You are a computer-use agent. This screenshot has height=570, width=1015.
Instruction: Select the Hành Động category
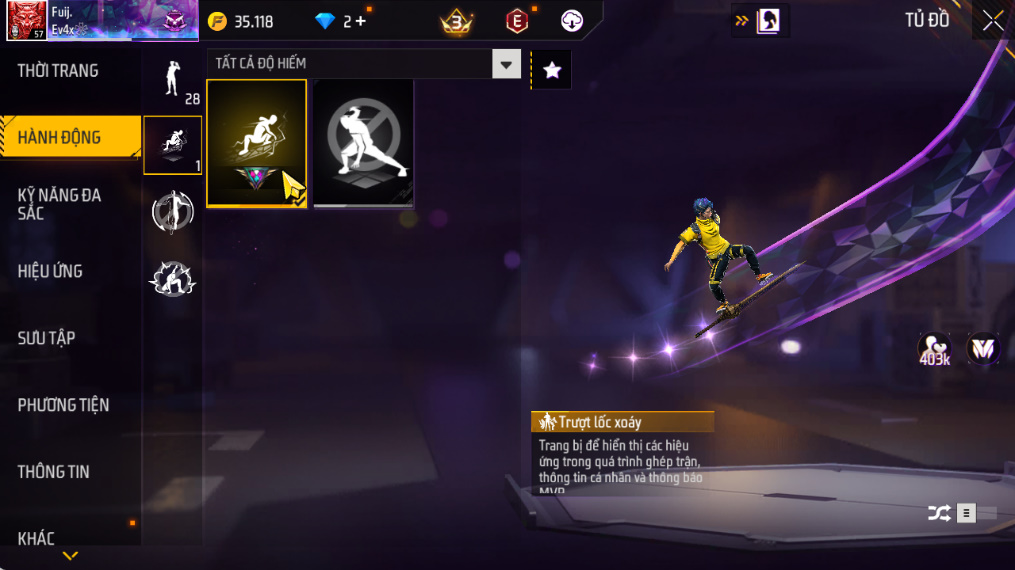[x=60, y=138]
